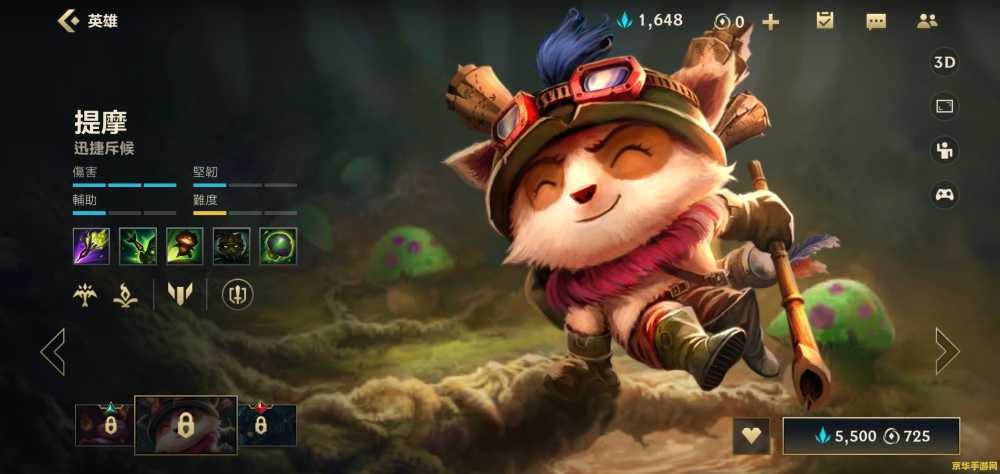Image resolution: width=1000 pixels, height=474 pixels.
Task: Add Teemo to favorites with heart button
Action: click(751, 436)
